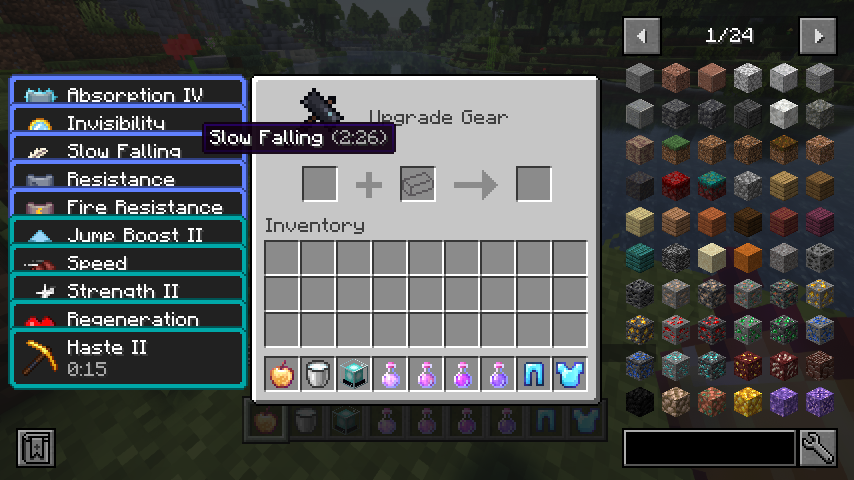Viewport: 854px width, 480px height.
Task: Choose the orange block in item list
Action: tap(747, 257)
